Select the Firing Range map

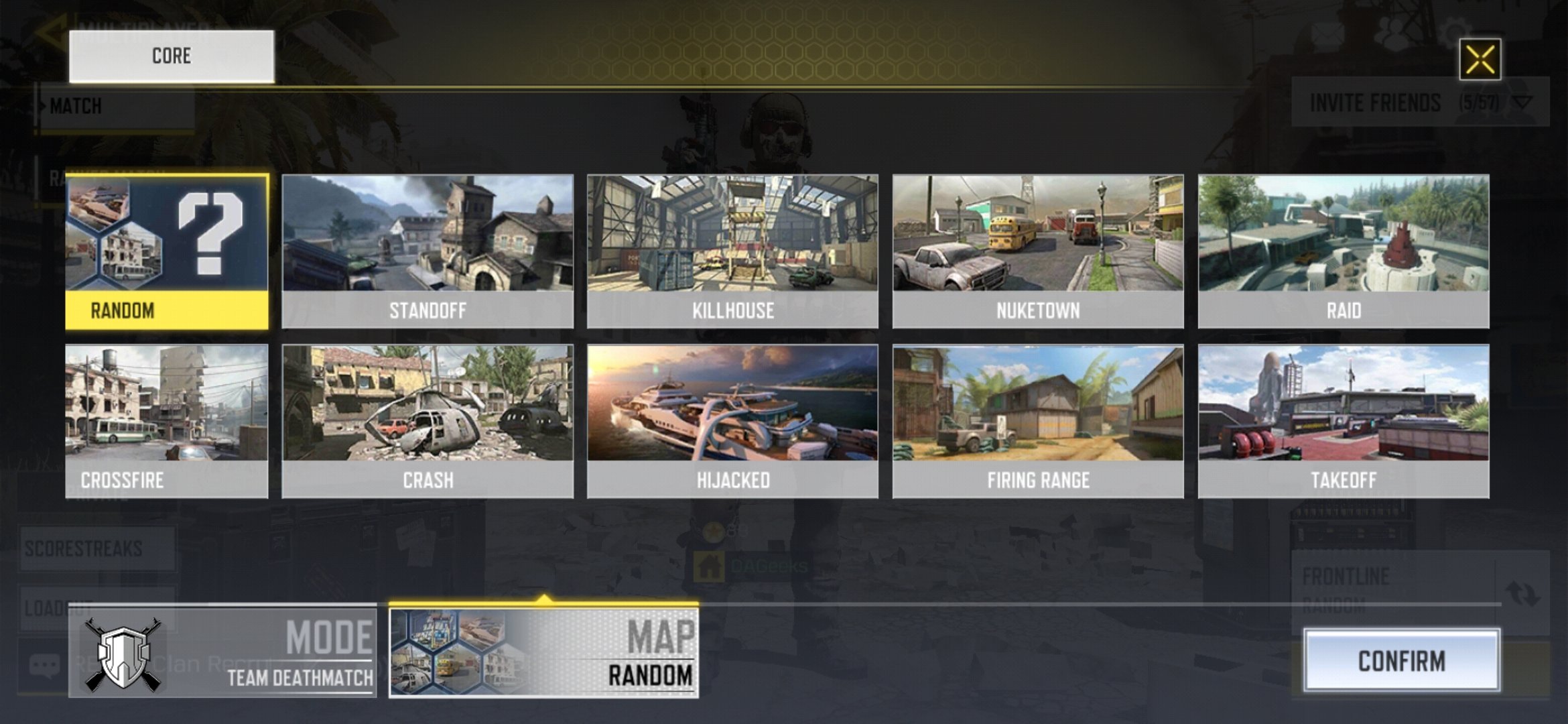pyautogui.click(x=1038, y=421)
